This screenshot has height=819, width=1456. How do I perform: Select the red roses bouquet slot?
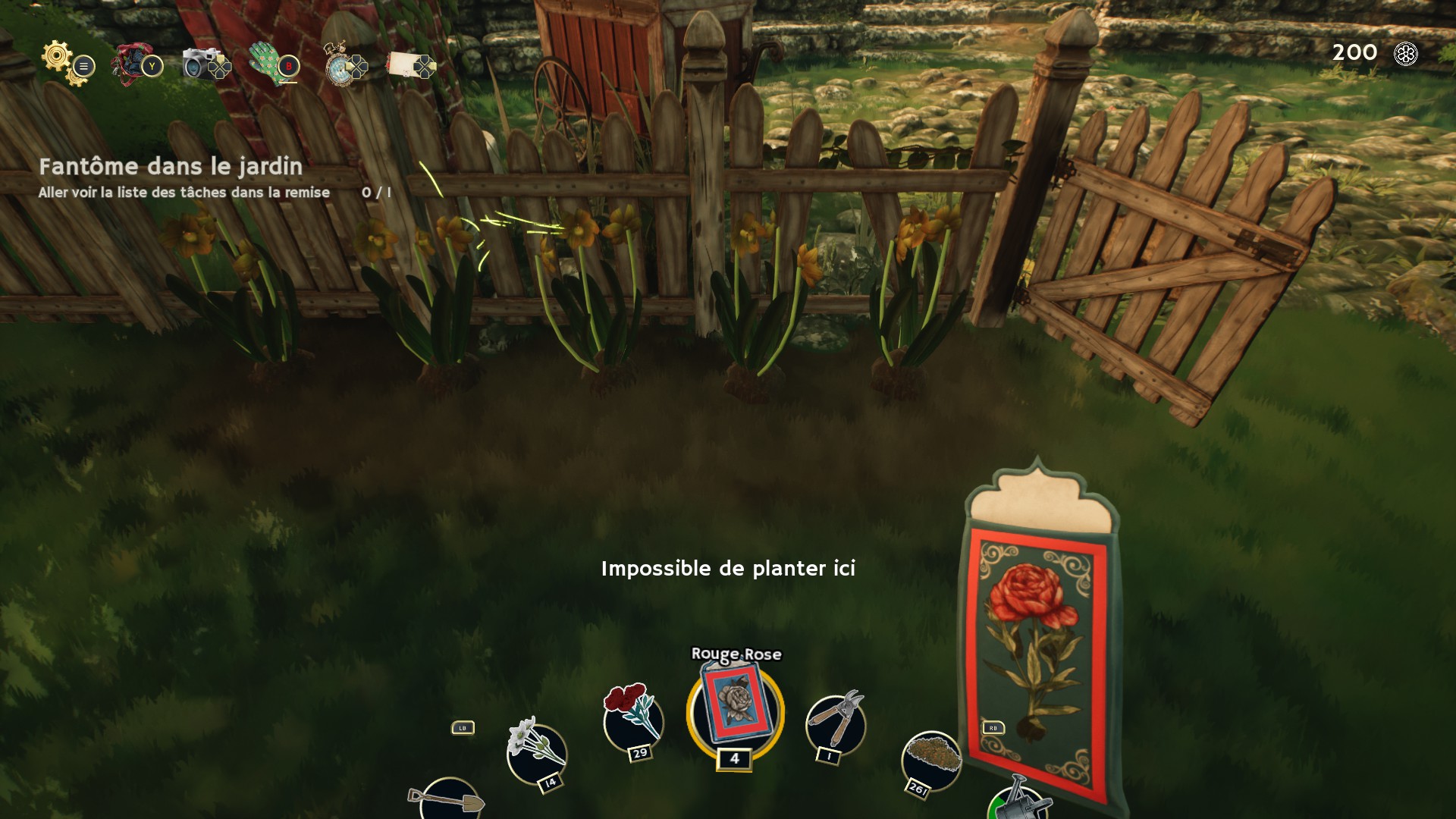[632, 717]
